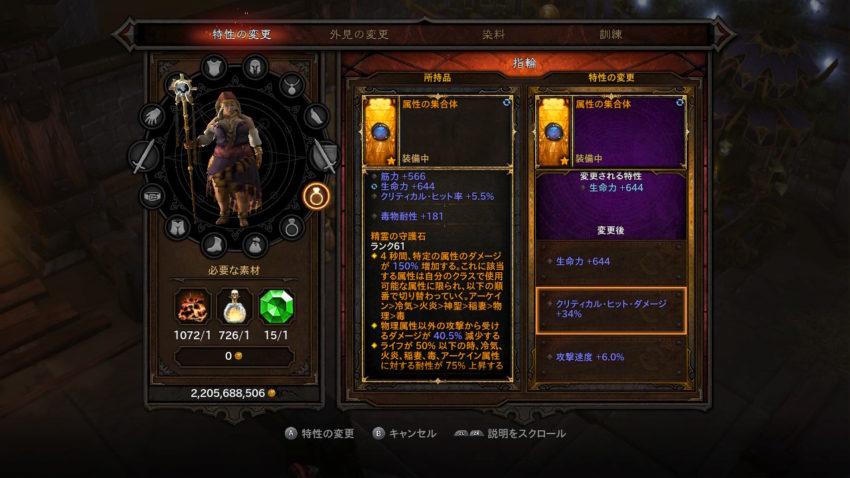Click the highlighted orange ring slot

[316, 195]
